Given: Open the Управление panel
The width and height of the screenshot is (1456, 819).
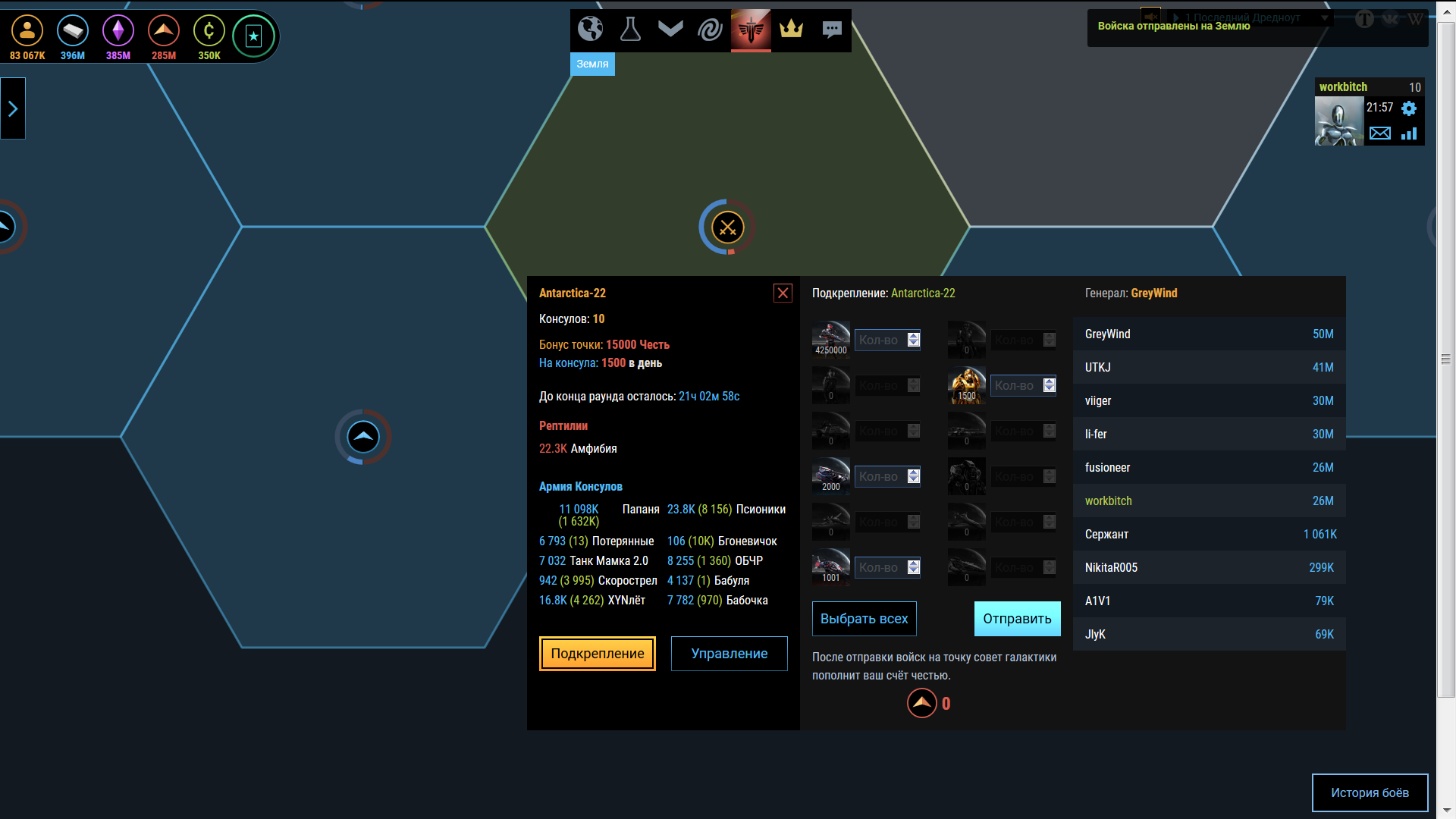Looking at the screenshot, I should pos(729,654).
